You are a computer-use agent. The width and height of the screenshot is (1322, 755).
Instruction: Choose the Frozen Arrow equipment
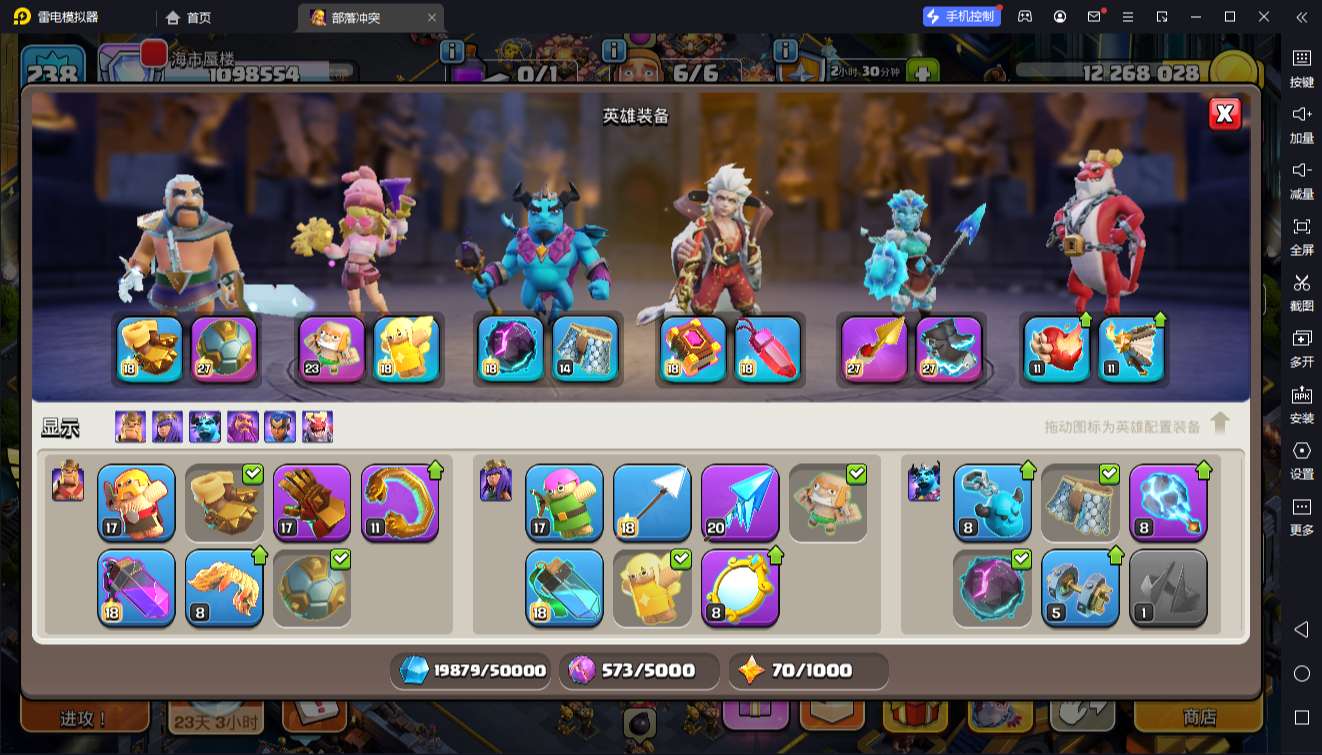pos(740,502)
